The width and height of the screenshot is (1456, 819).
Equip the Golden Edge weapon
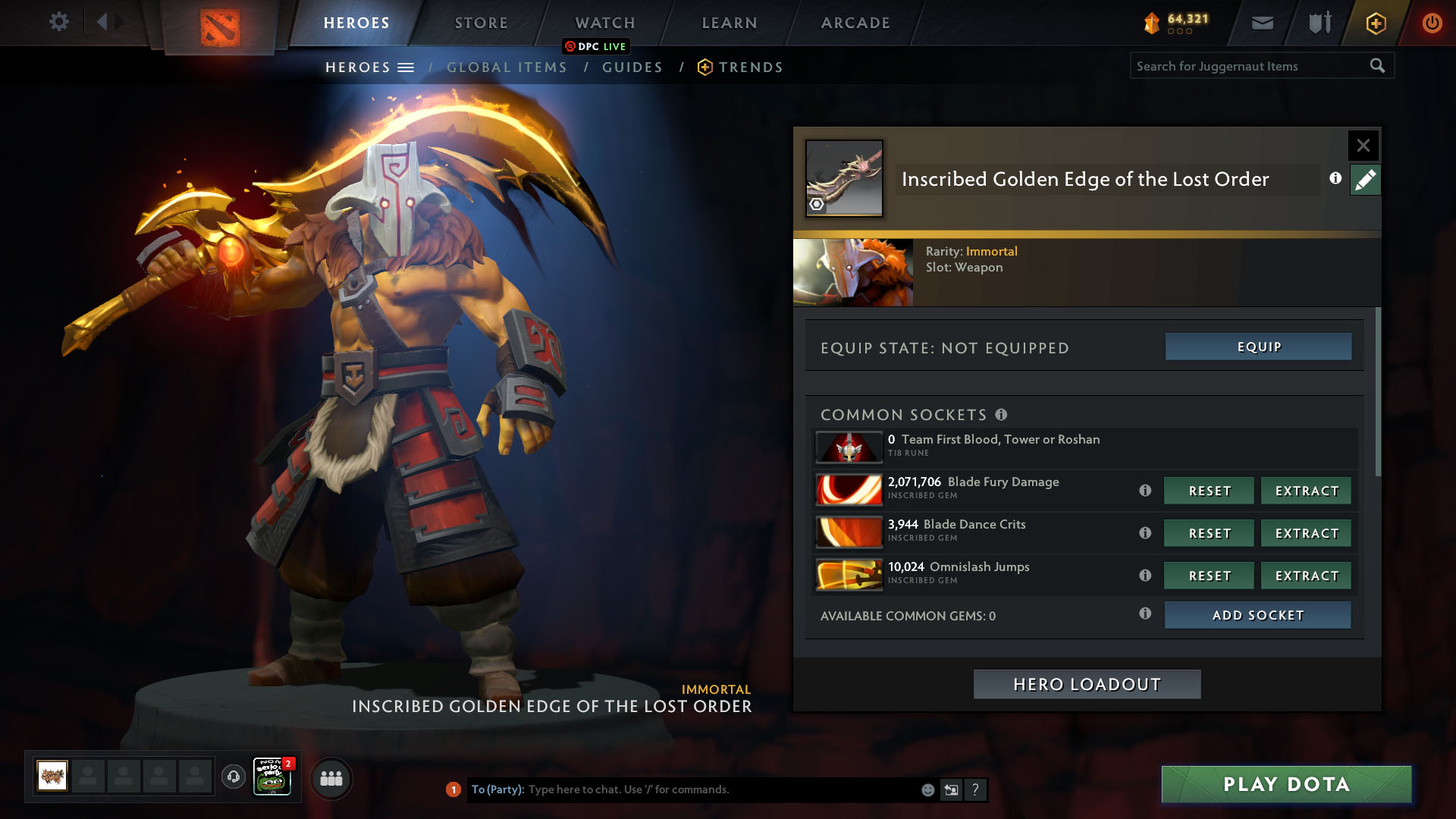1258,347
